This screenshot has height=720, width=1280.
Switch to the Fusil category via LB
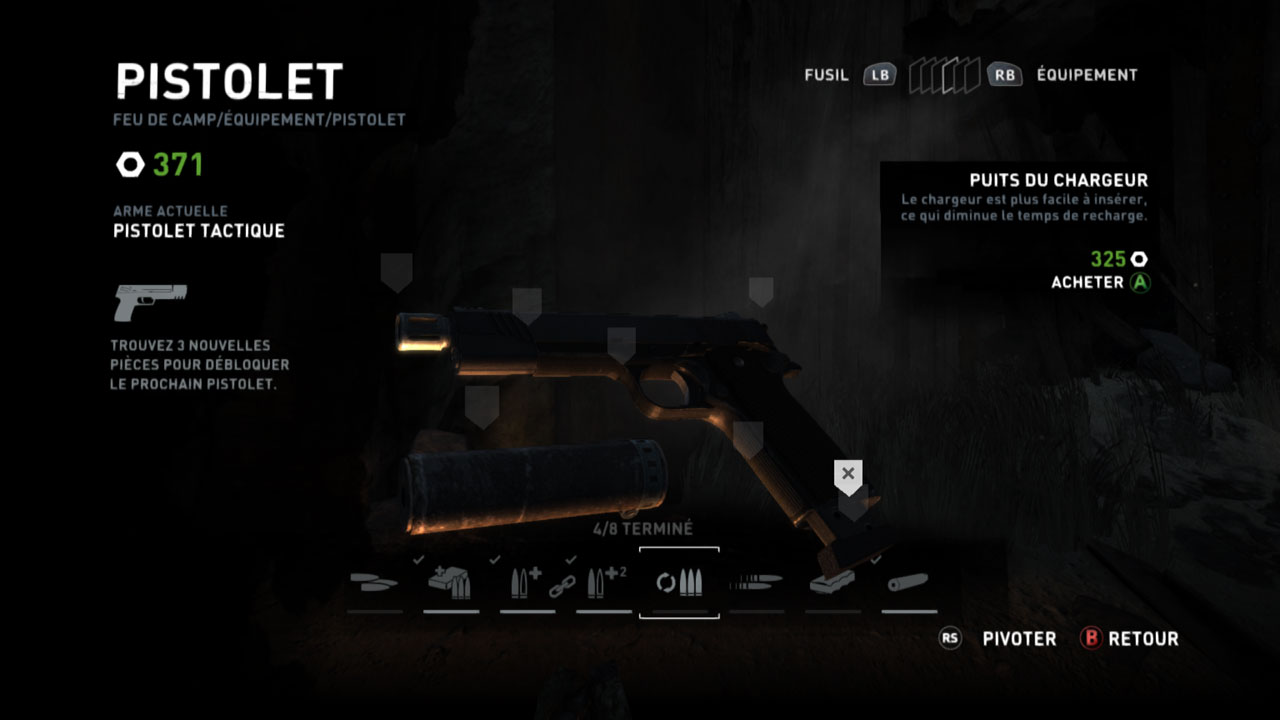[x=877, y=75]
